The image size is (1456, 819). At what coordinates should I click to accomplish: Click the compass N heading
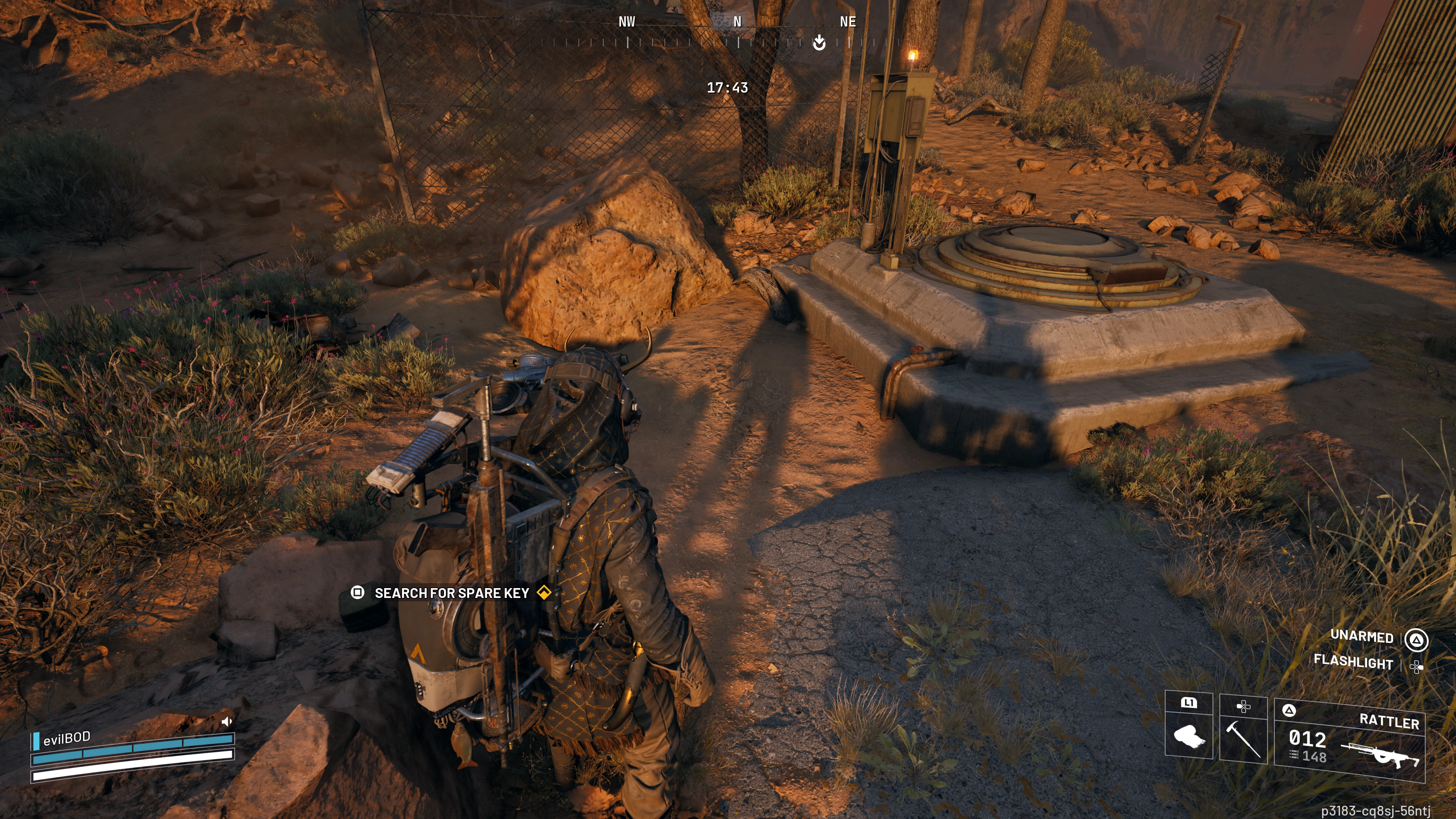pos(737,22)
